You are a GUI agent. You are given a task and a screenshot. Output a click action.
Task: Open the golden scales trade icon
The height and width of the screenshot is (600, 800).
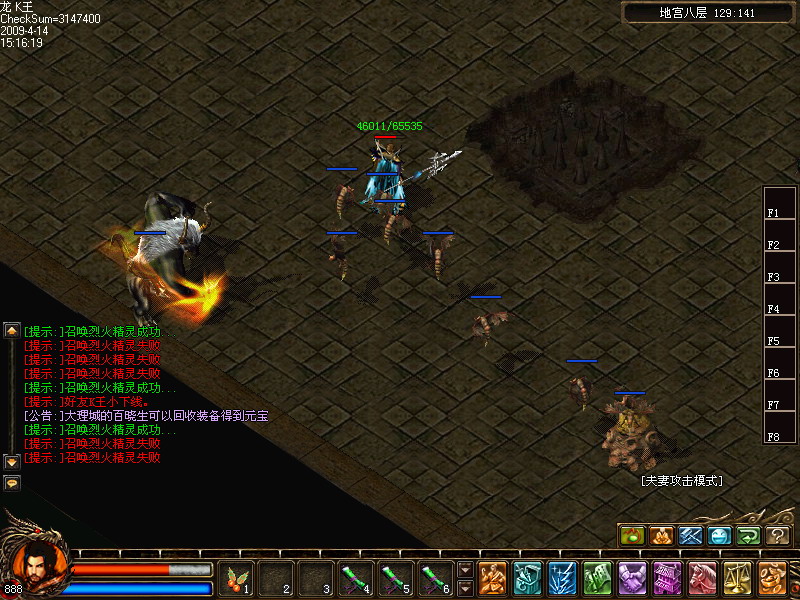click(x=737, y=578)
